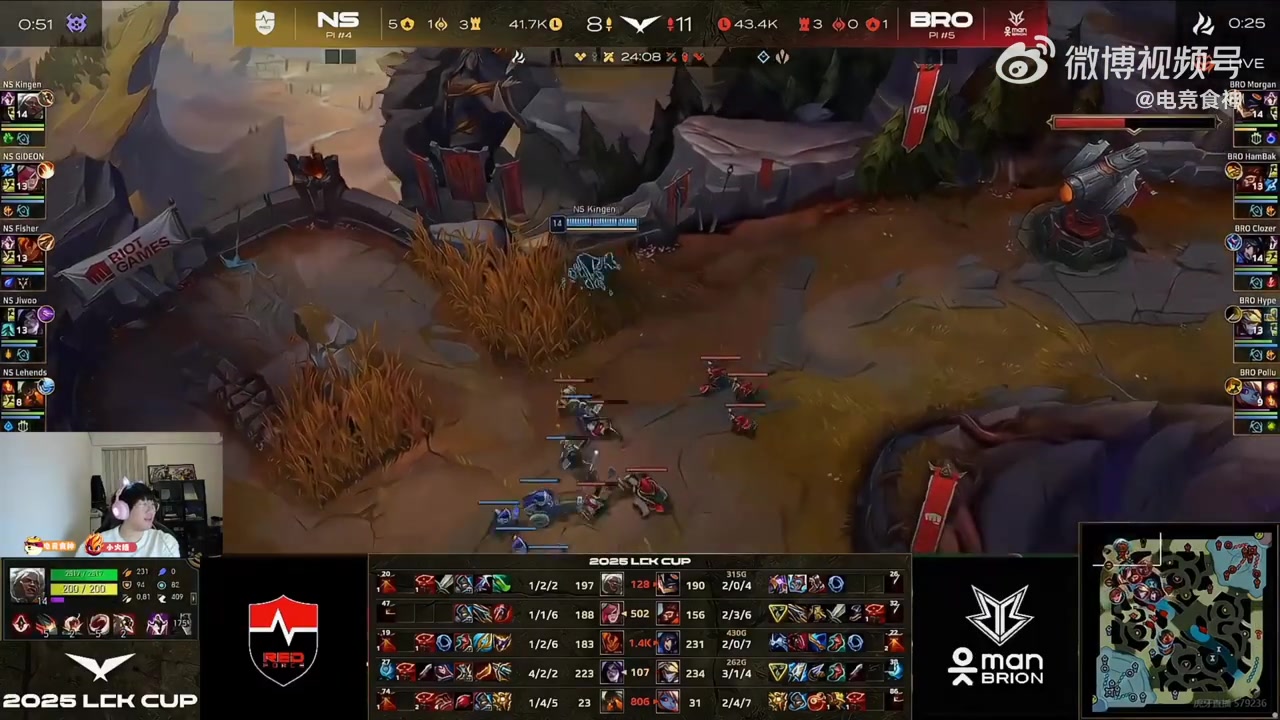
Task: Choose BRO HamBak's champion portrait
Action: 1252,178
